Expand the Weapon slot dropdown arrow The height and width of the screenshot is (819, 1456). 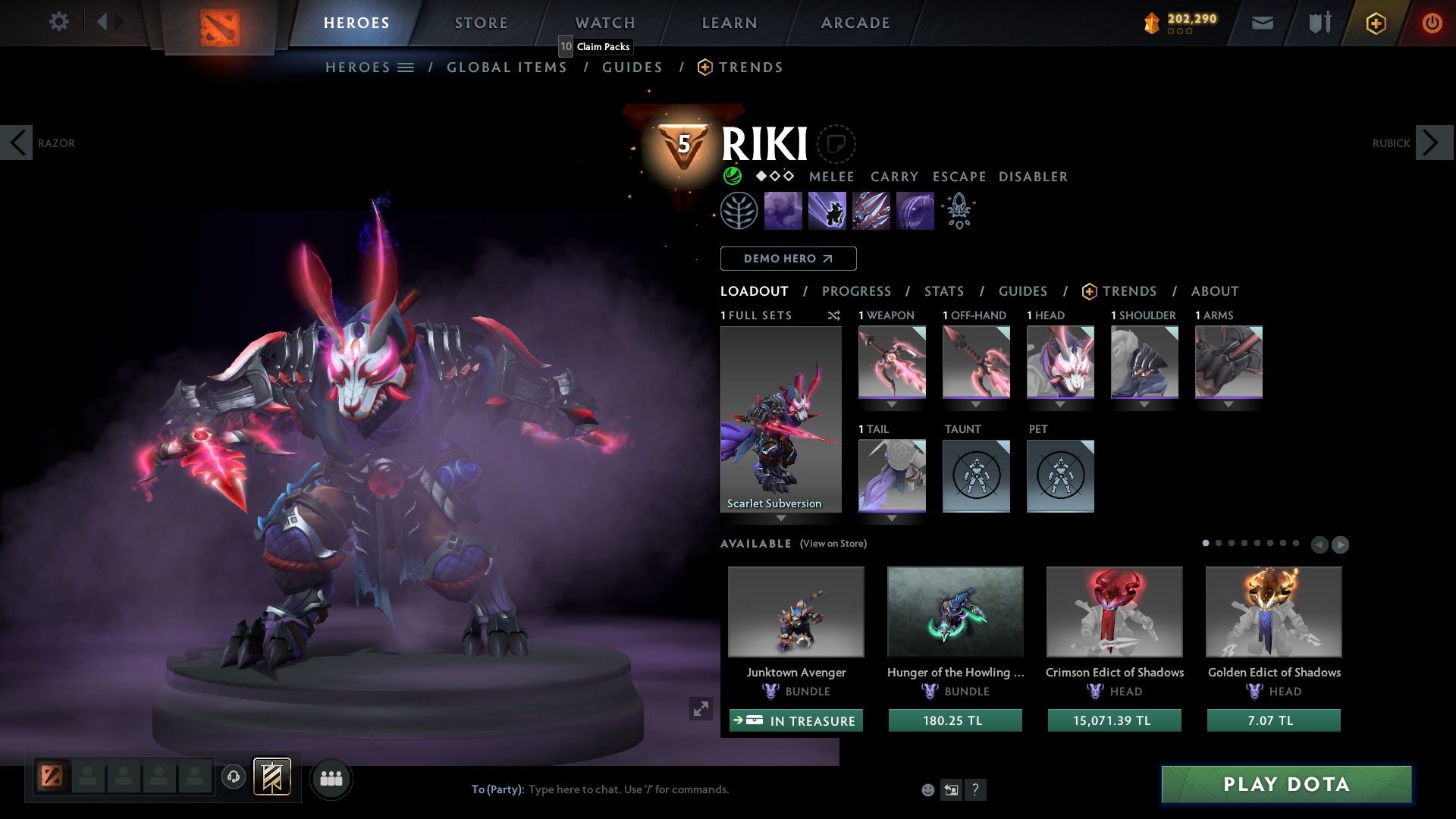(x=891, y=404)
